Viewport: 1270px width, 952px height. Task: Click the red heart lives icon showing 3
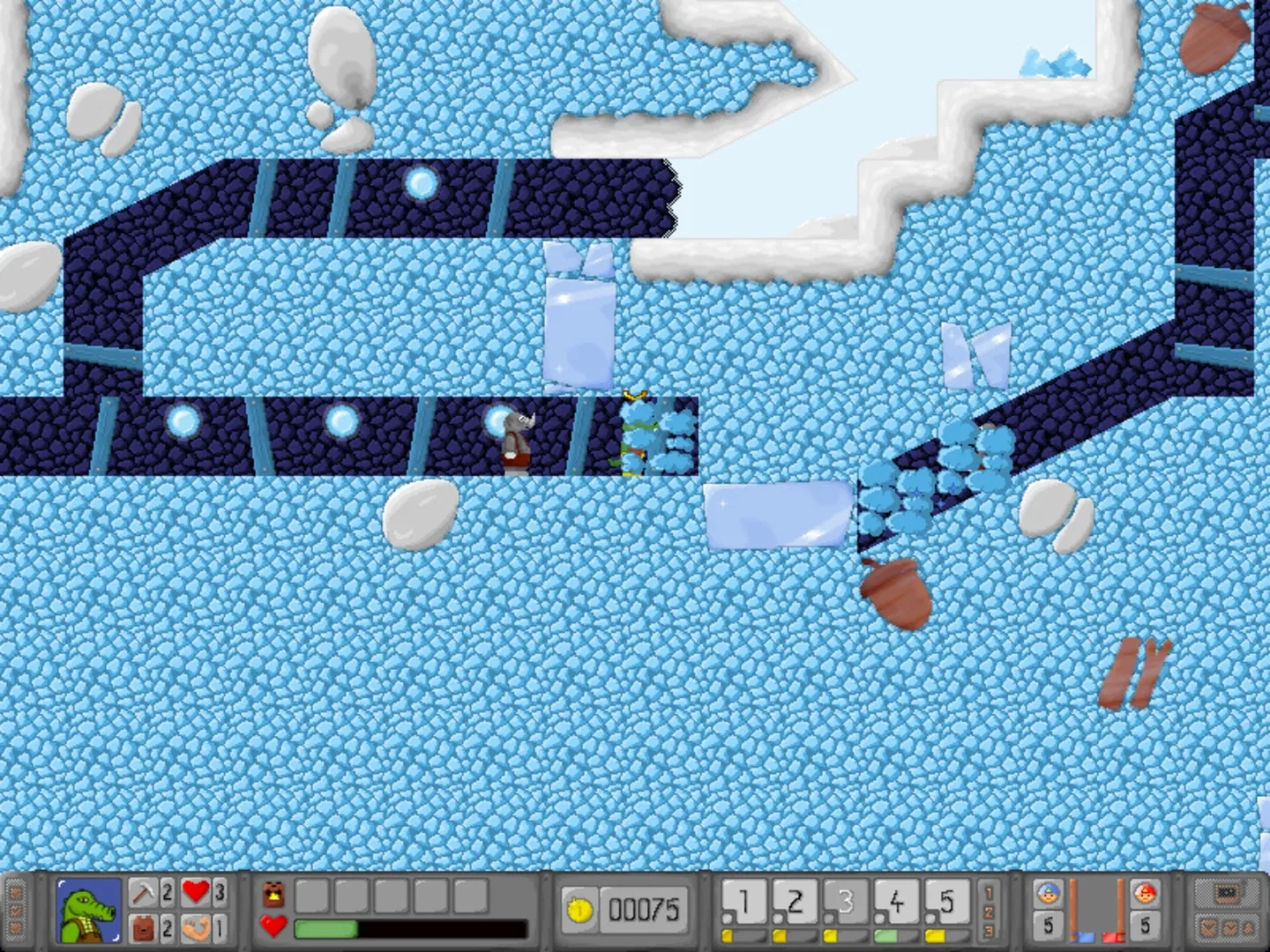click(x=195, y=891)
